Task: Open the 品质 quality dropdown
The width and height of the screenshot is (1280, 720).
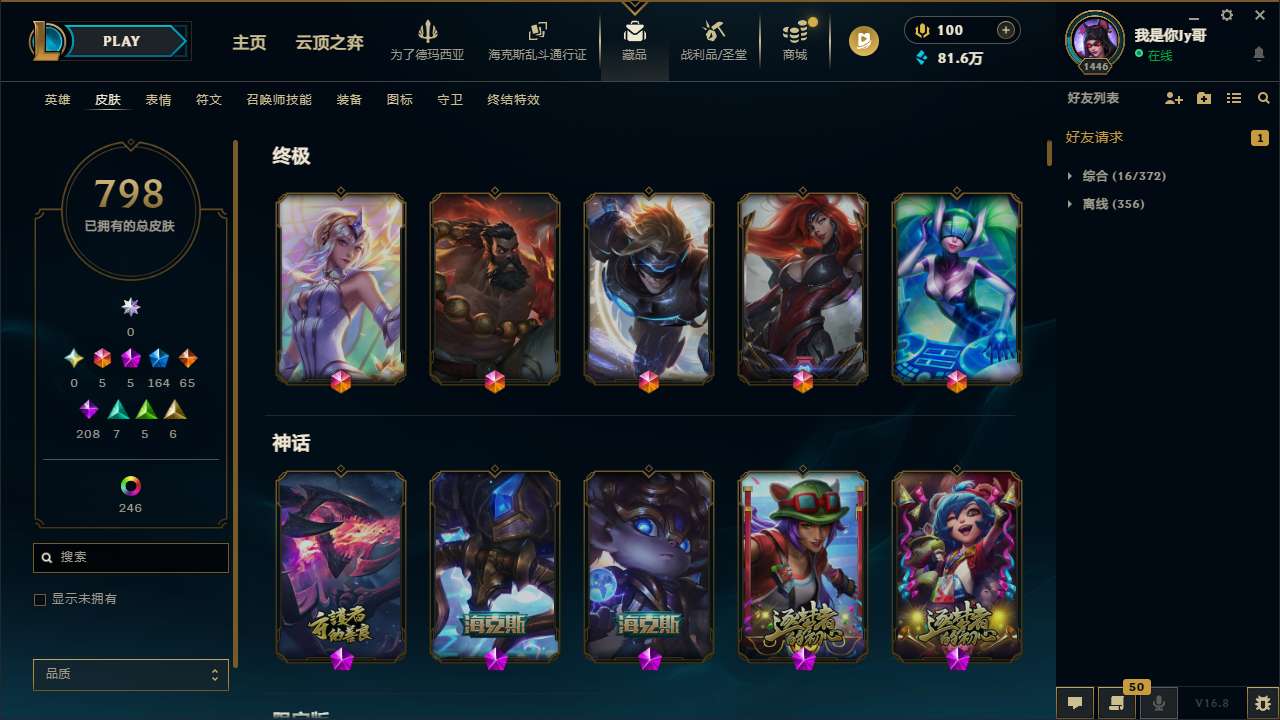Action: click(130, 674)
